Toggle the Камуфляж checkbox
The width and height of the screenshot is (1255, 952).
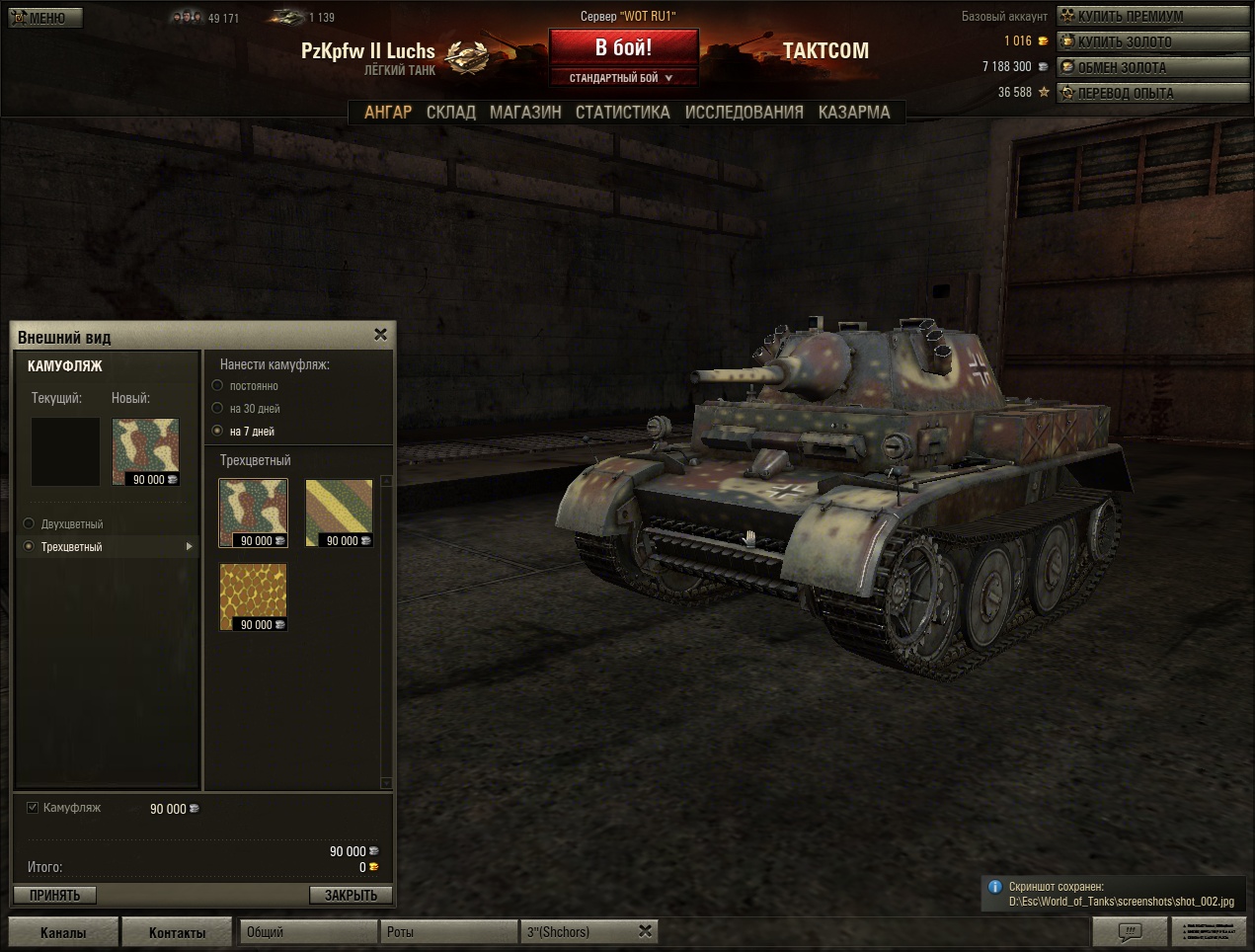pyautogui.click(x=33, y=807)
